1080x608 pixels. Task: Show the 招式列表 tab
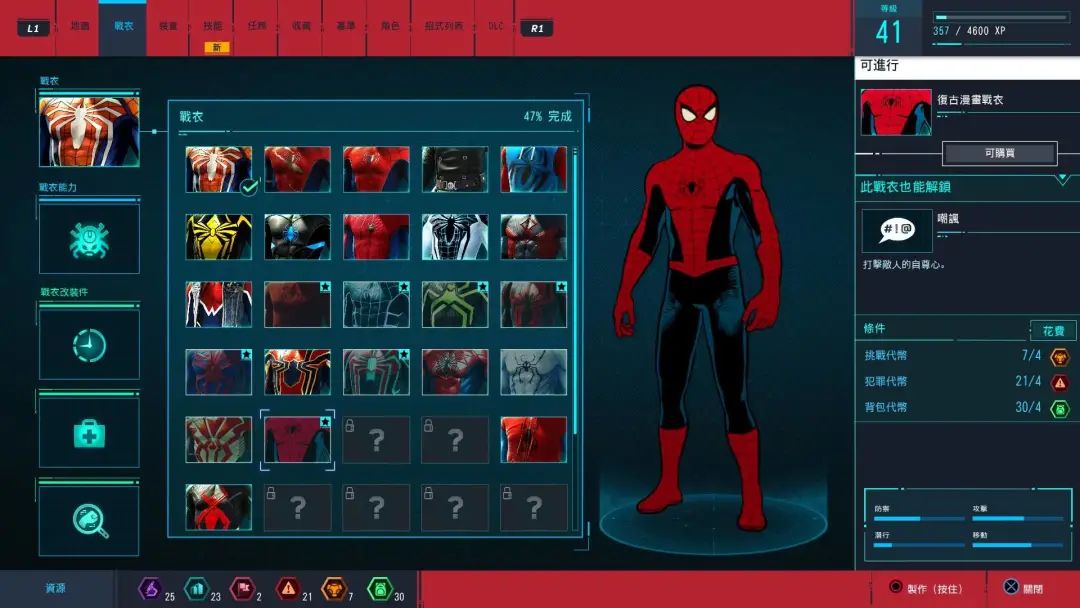click(x=444, y=26)
